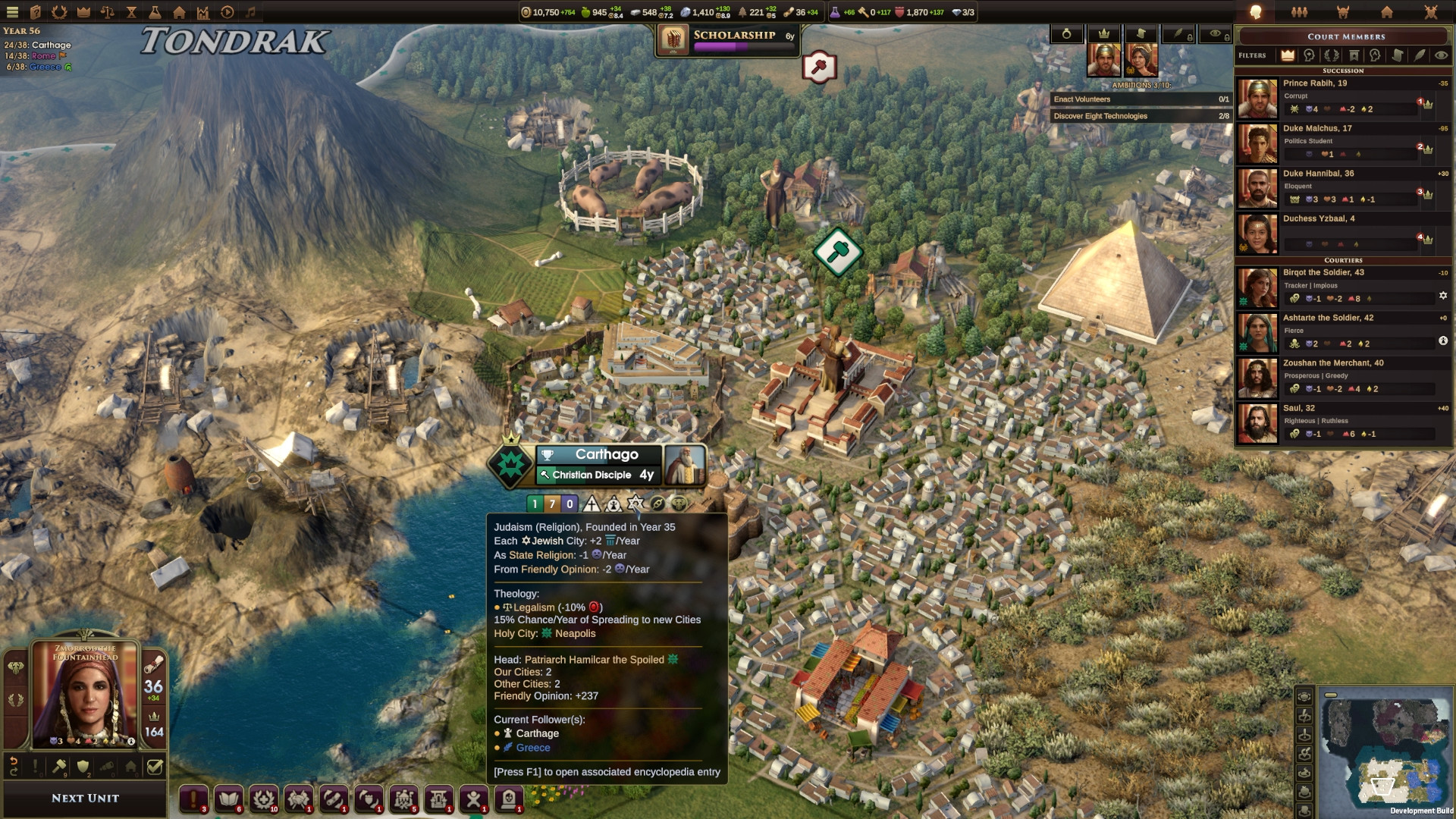Toggle the crown filter in Court Members
The width and height of the screenshot is (1456, 819).
(1288, 55)
